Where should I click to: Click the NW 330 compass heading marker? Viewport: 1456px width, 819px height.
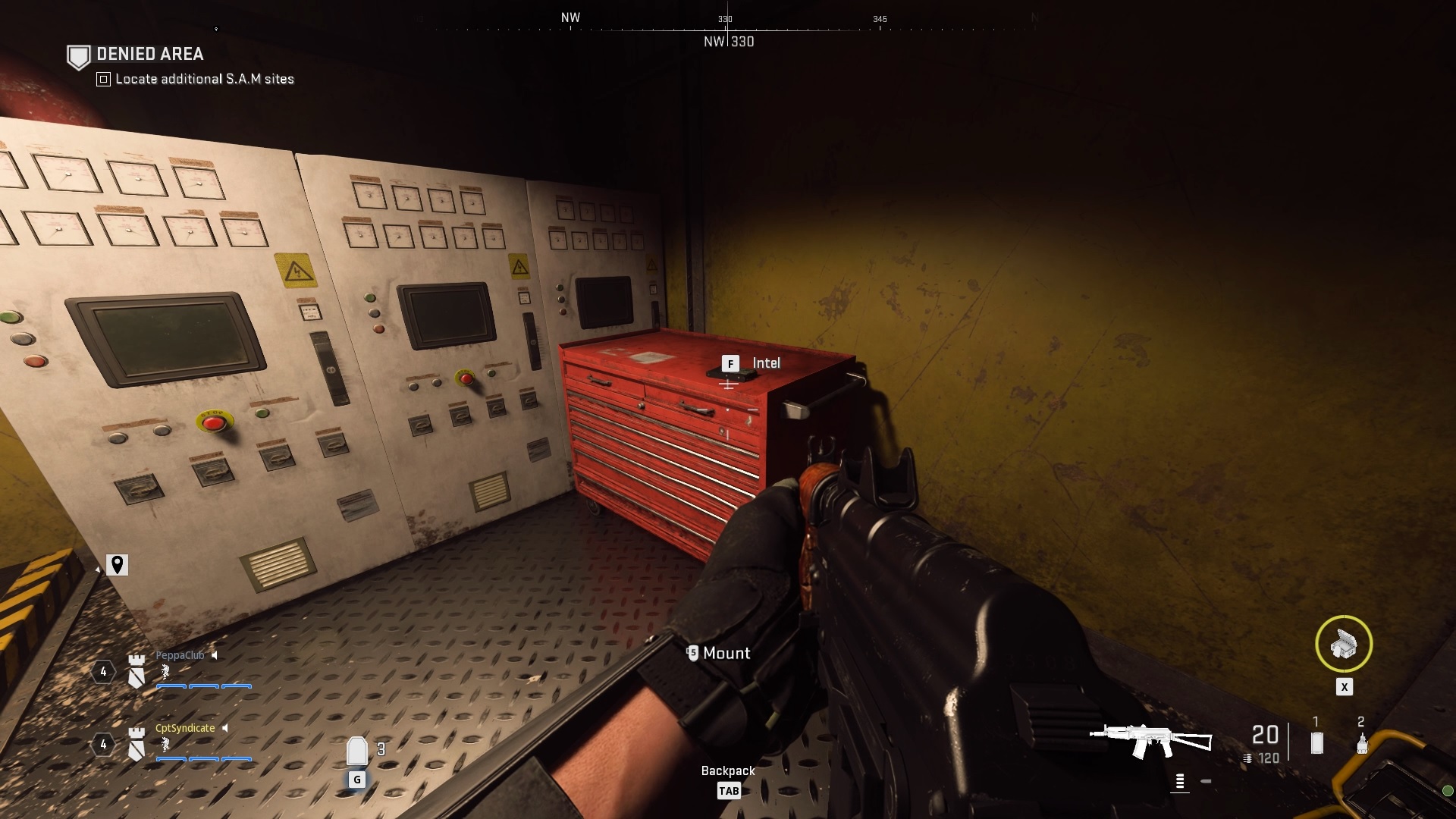tap(727, 42)
